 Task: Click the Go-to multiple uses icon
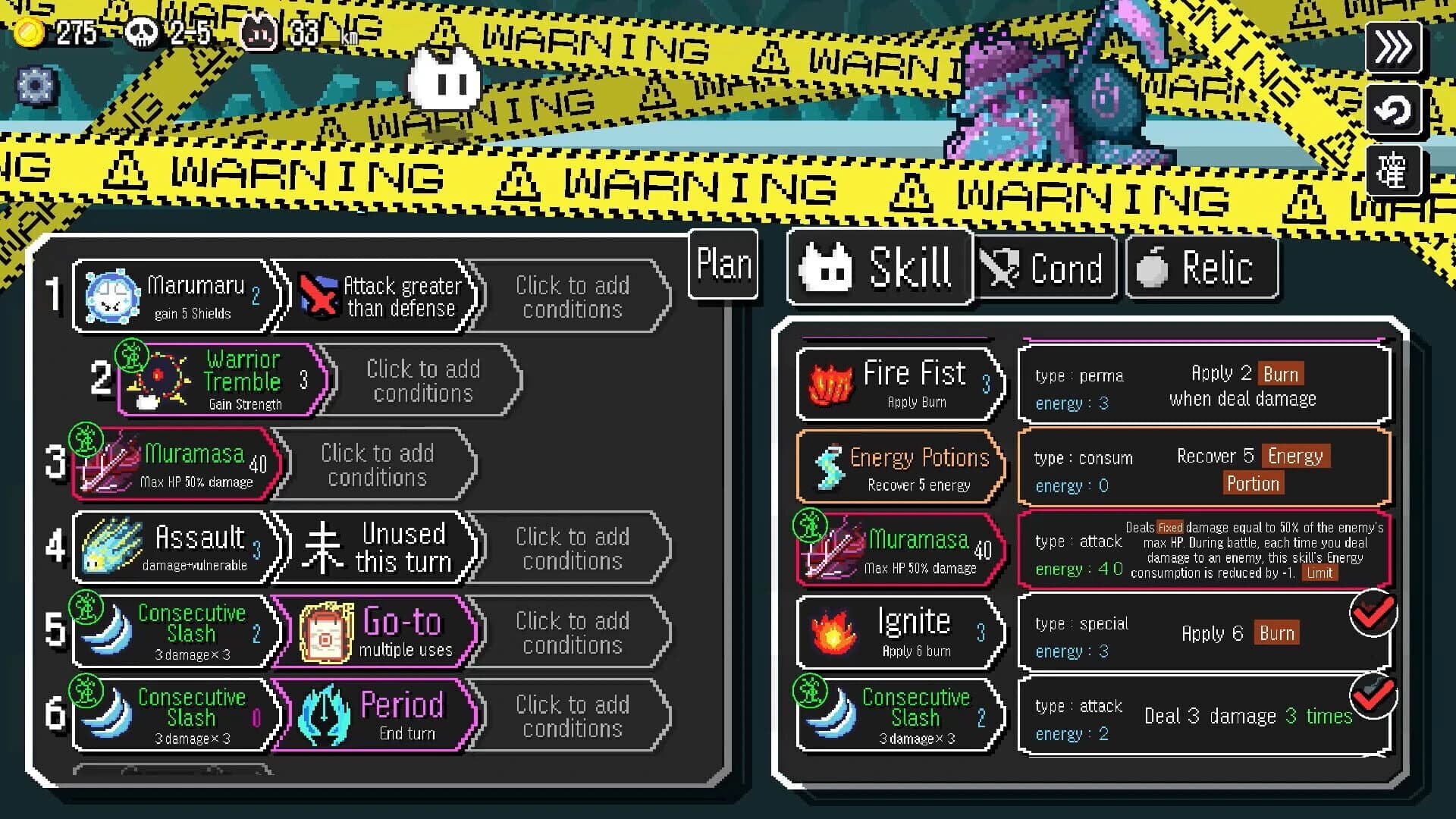click(x=328, y=631)
